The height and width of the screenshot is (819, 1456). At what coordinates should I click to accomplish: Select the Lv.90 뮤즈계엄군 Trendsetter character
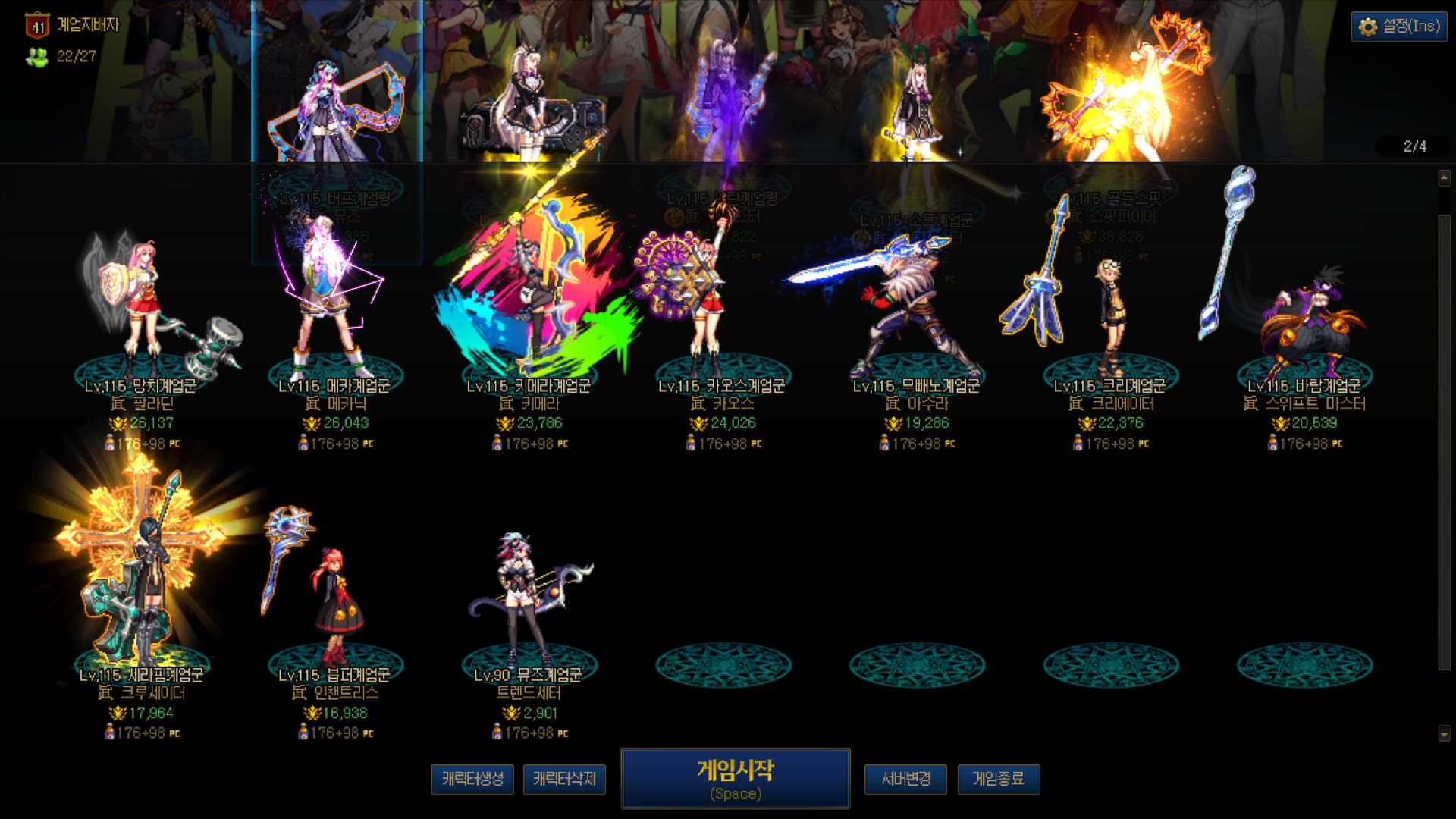528,607
